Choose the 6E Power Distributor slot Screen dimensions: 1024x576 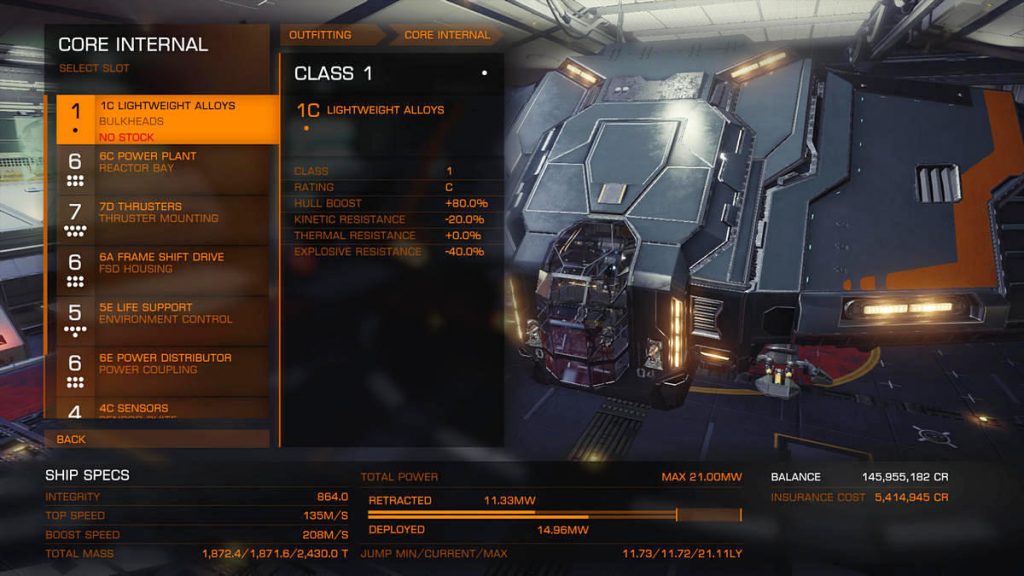pyautogui.click(x=162, y=371)
